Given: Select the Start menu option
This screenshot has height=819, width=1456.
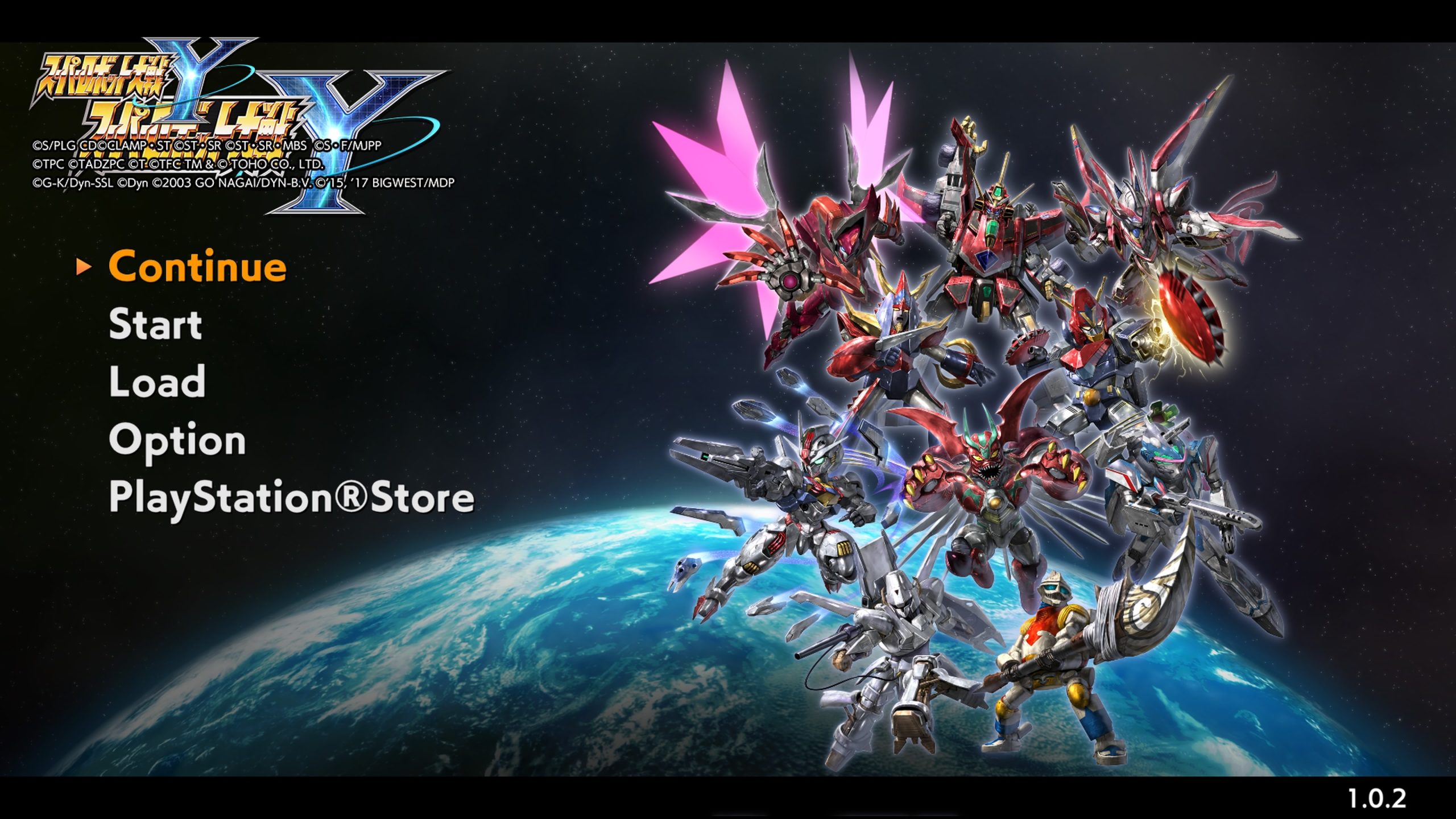Looking at the screenshot, I should click(155, 326).
